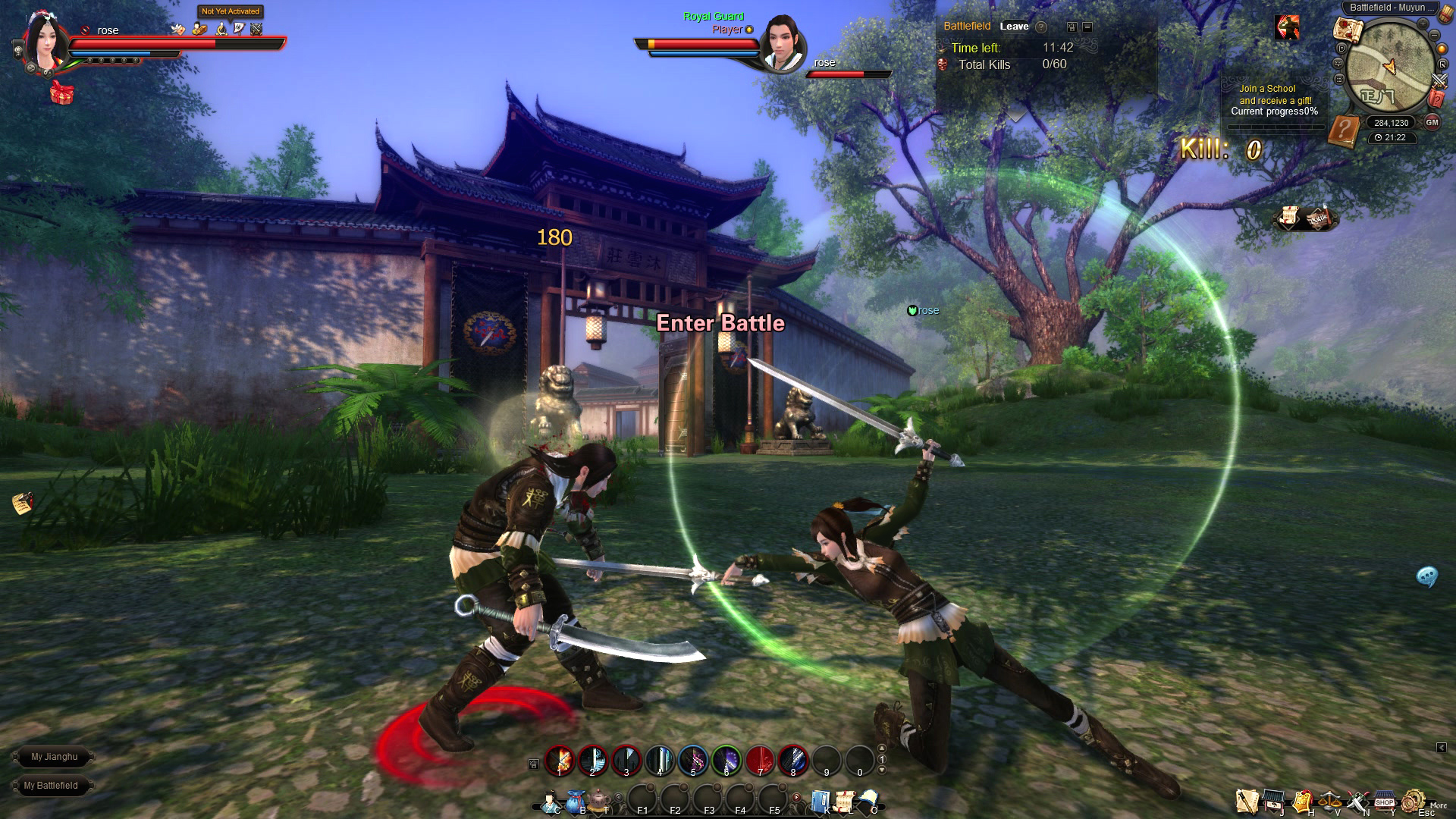Open the blue chat bubble icon
Image resolution: width=1456 pixels, height=819 pixels.
coord(1427,577)
